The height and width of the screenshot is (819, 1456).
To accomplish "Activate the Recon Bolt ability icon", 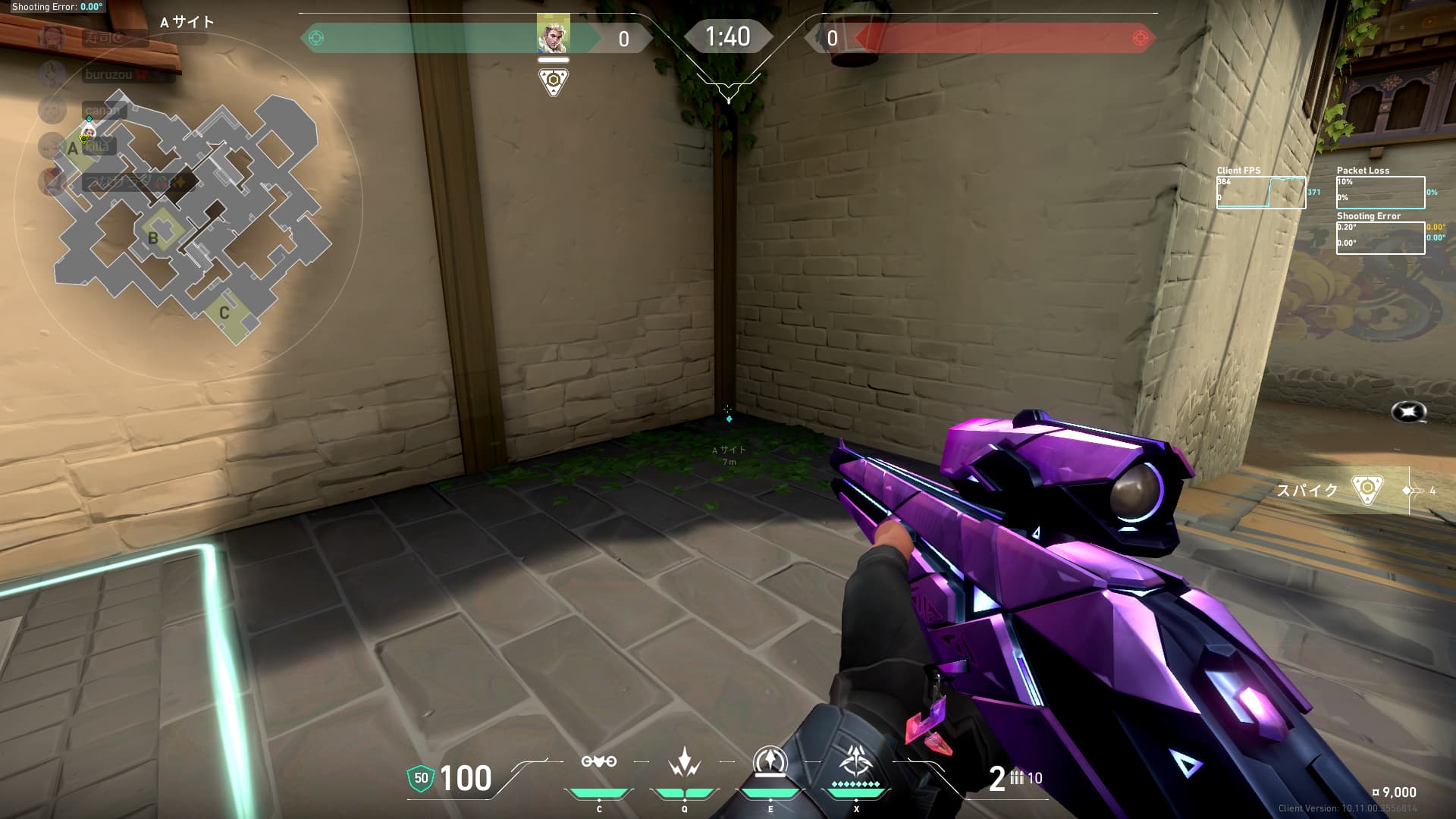I will pos(770,762).
